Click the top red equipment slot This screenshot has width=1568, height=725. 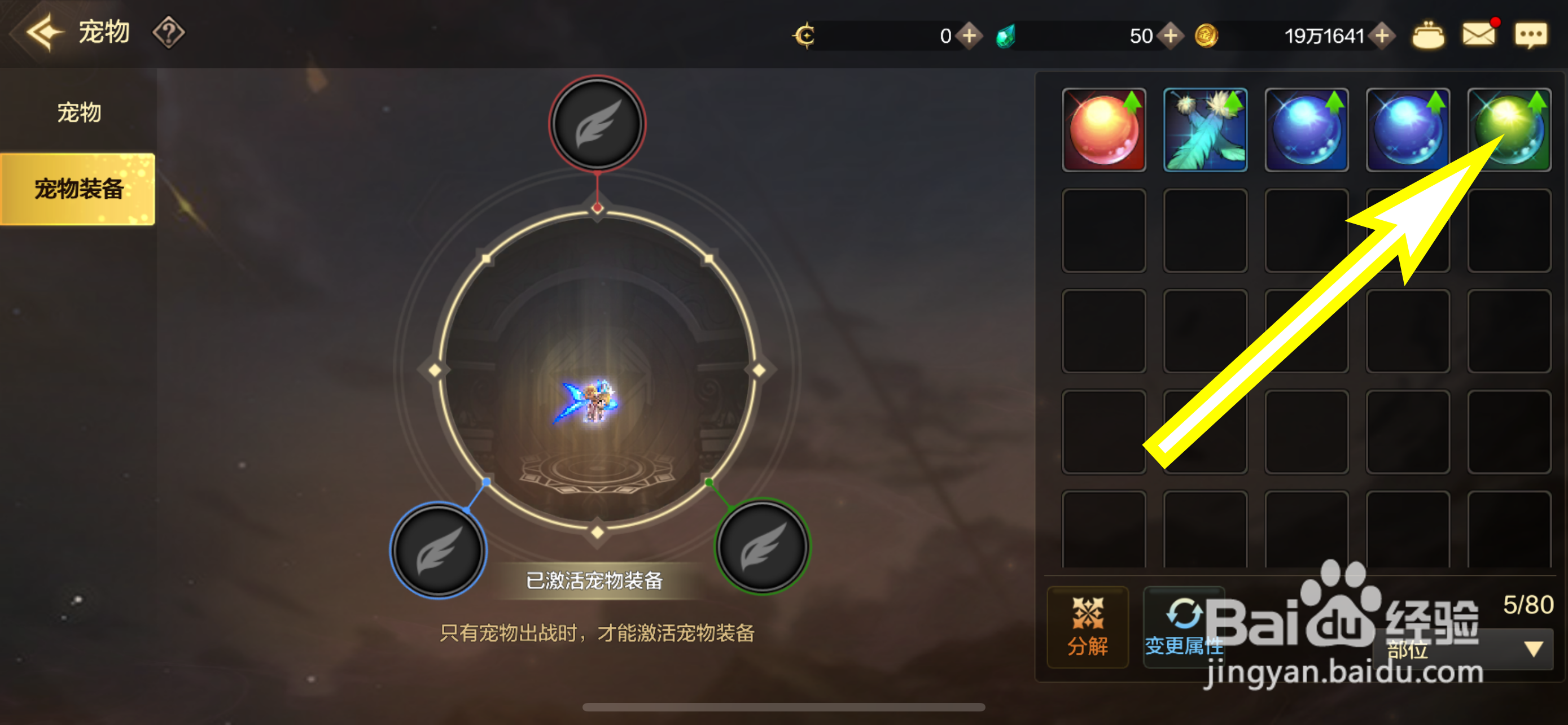(x=598, y=123)
